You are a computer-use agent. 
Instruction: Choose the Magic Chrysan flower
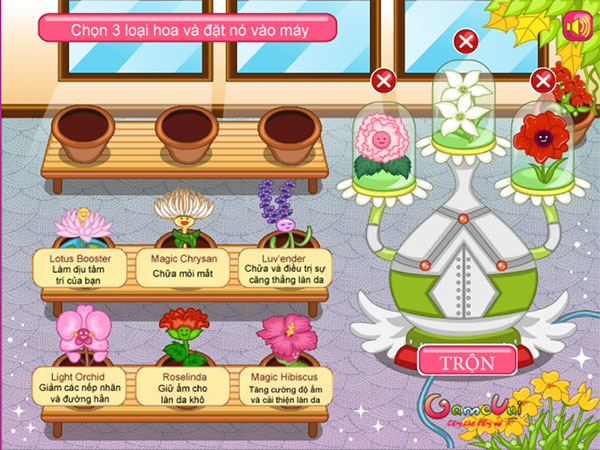184,215
